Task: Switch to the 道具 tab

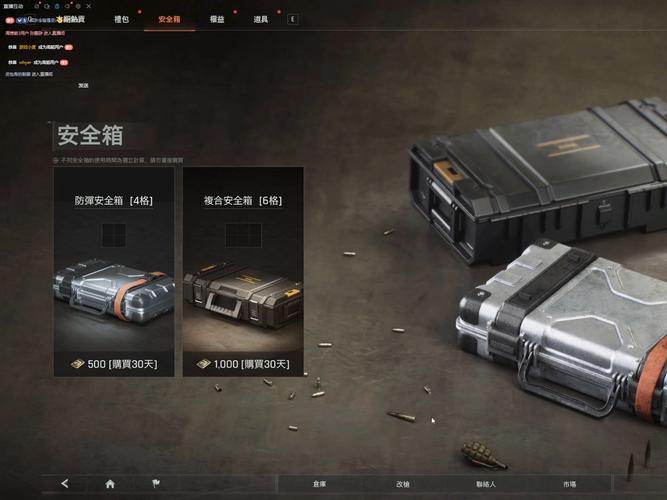Action: pyautogui.click(x=260, y=19)
